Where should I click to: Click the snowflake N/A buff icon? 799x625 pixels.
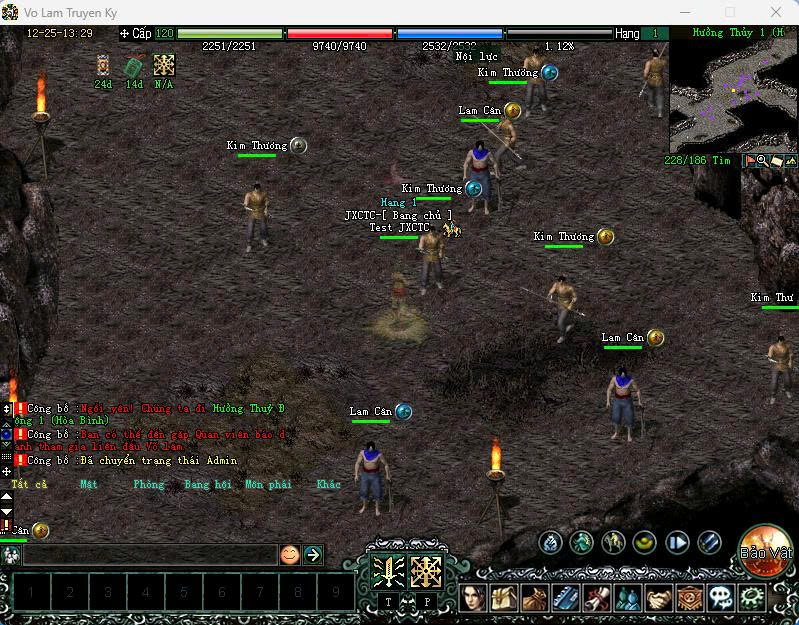[164, 66]
